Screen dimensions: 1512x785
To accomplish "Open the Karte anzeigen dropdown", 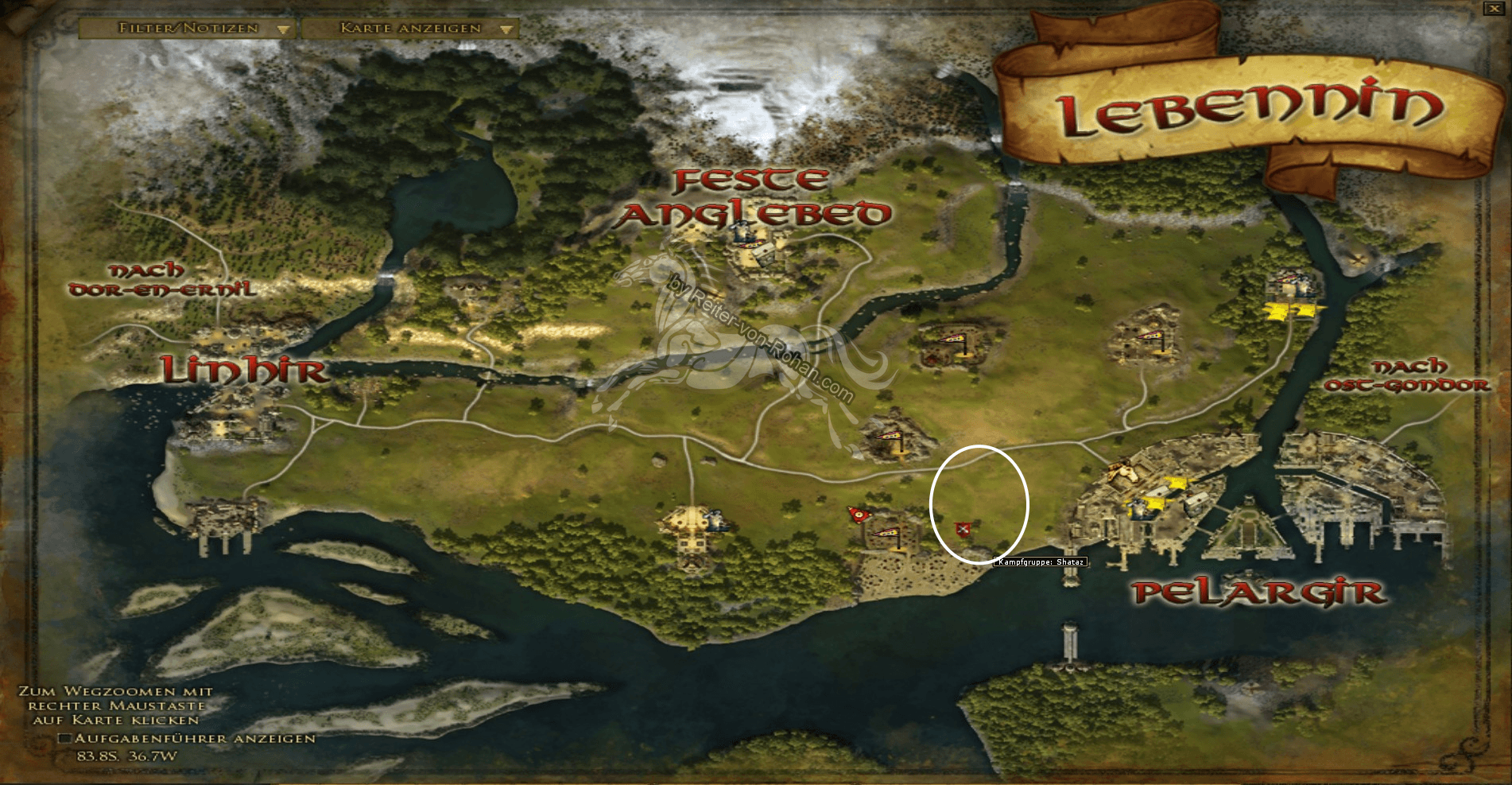I will [x=409, y=27].
